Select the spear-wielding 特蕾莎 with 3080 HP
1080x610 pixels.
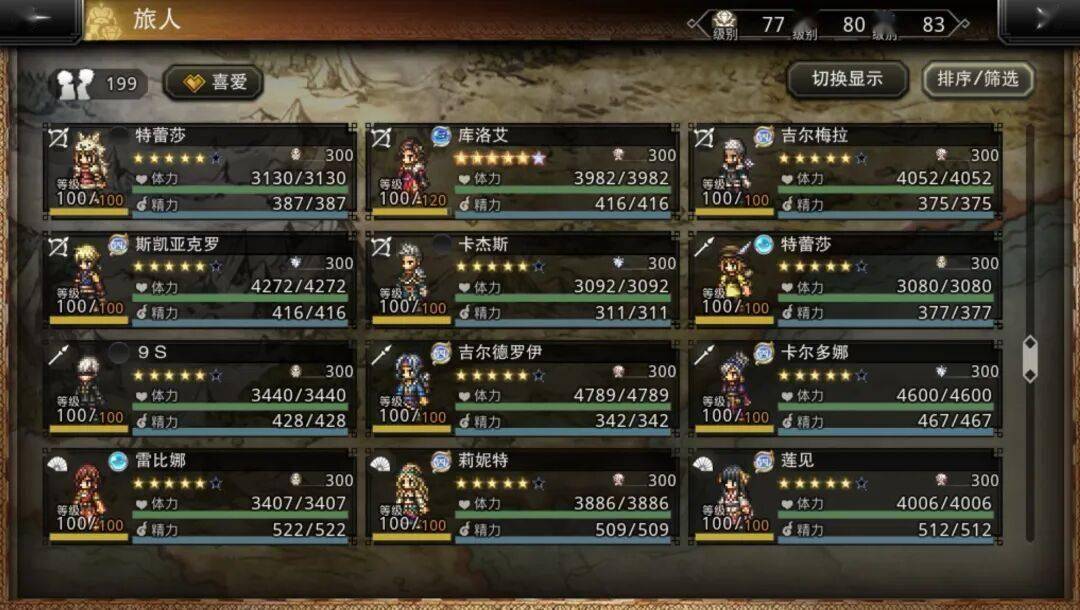click(845, 278)
